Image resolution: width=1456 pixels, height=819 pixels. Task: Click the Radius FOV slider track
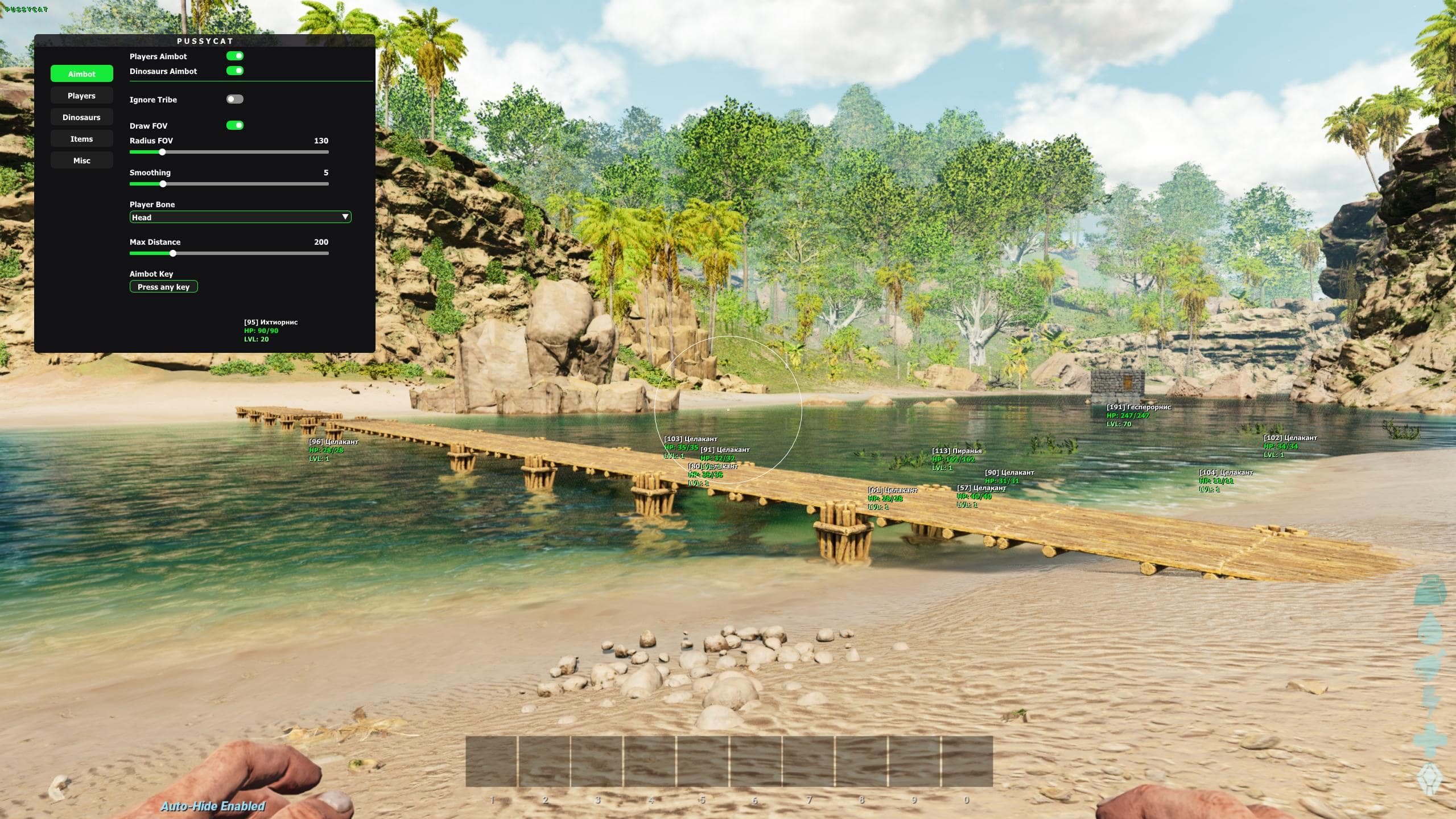tap(229, 152)
